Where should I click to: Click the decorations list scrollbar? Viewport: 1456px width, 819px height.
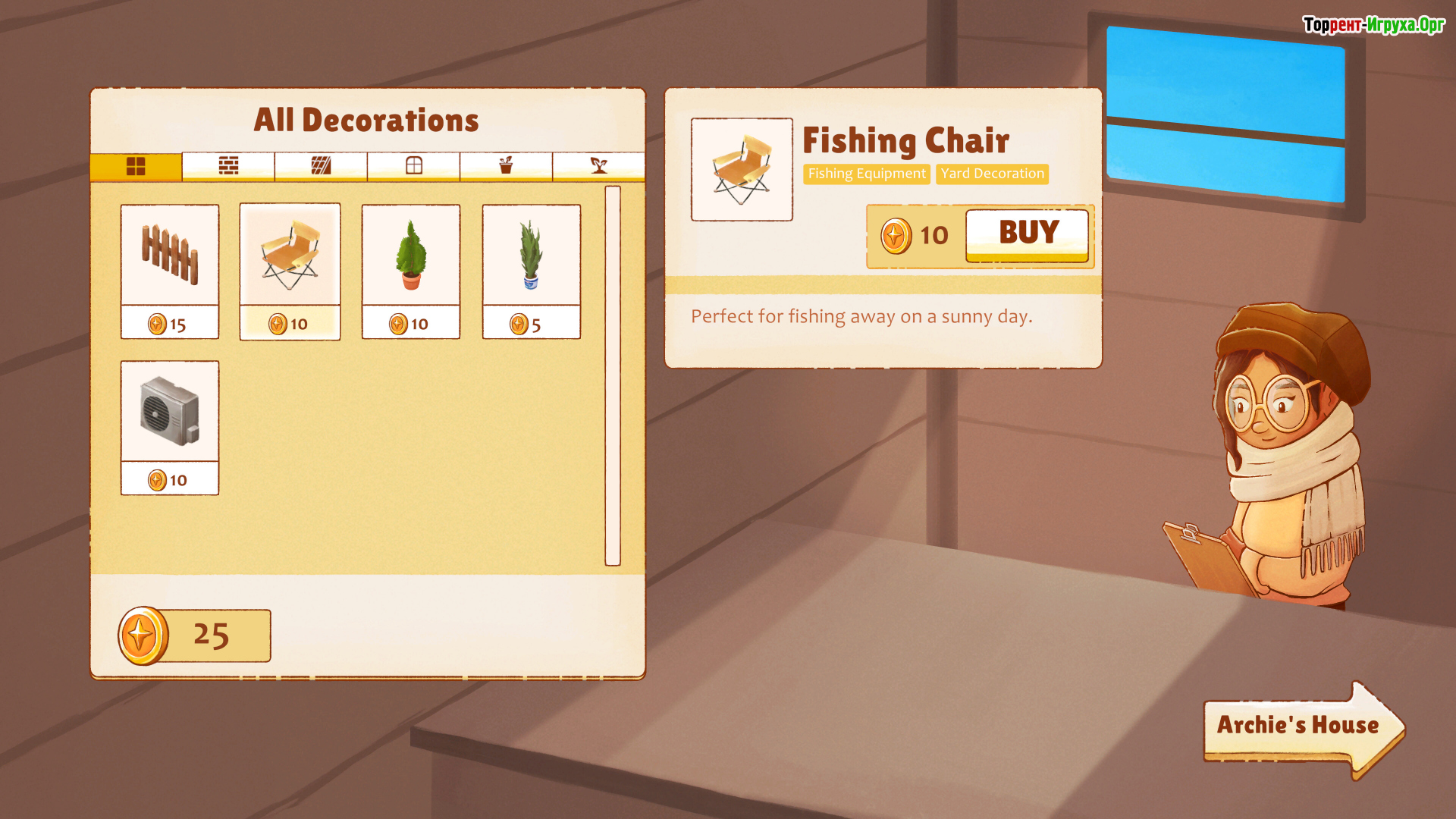[613, 375]
